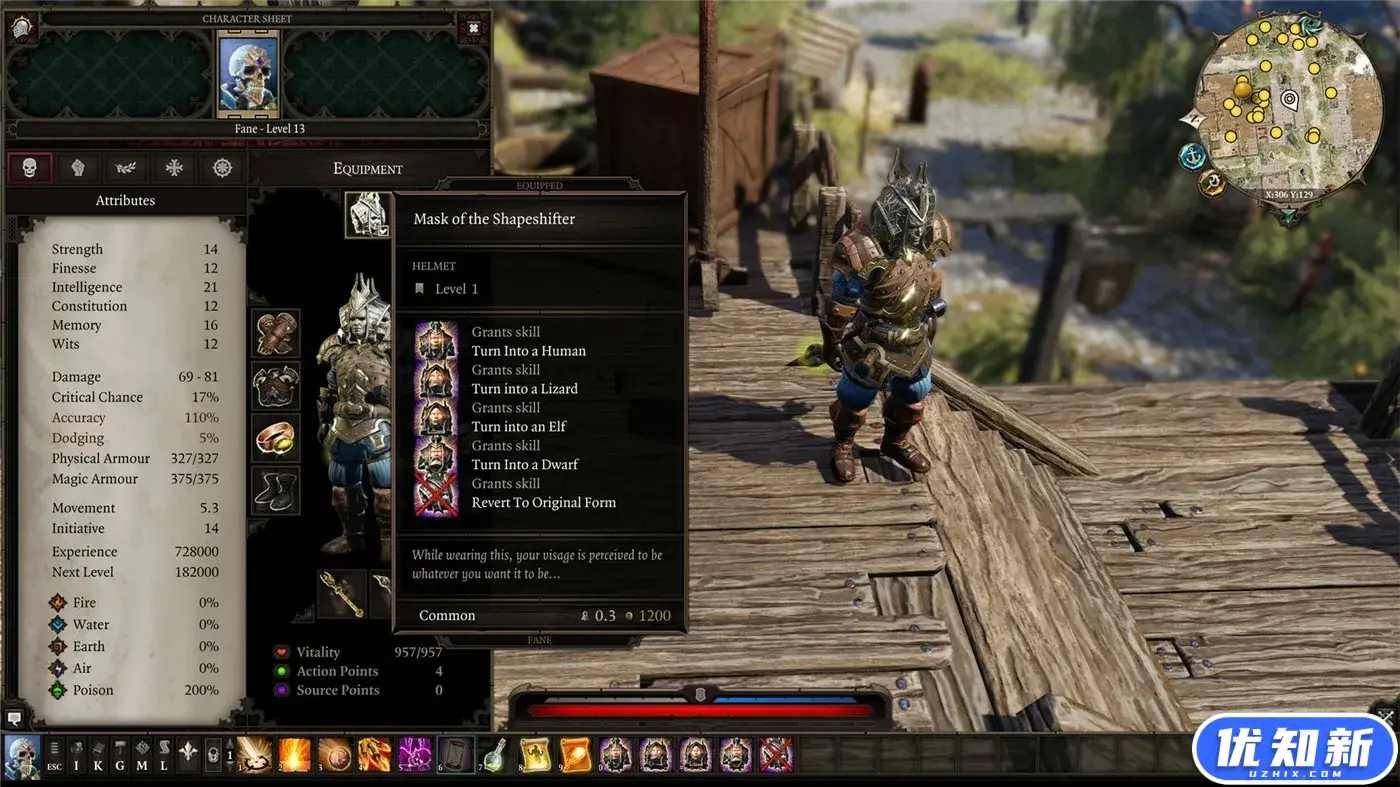
Task: Open the journal with the L button
Action: click(x=164, y=755)
